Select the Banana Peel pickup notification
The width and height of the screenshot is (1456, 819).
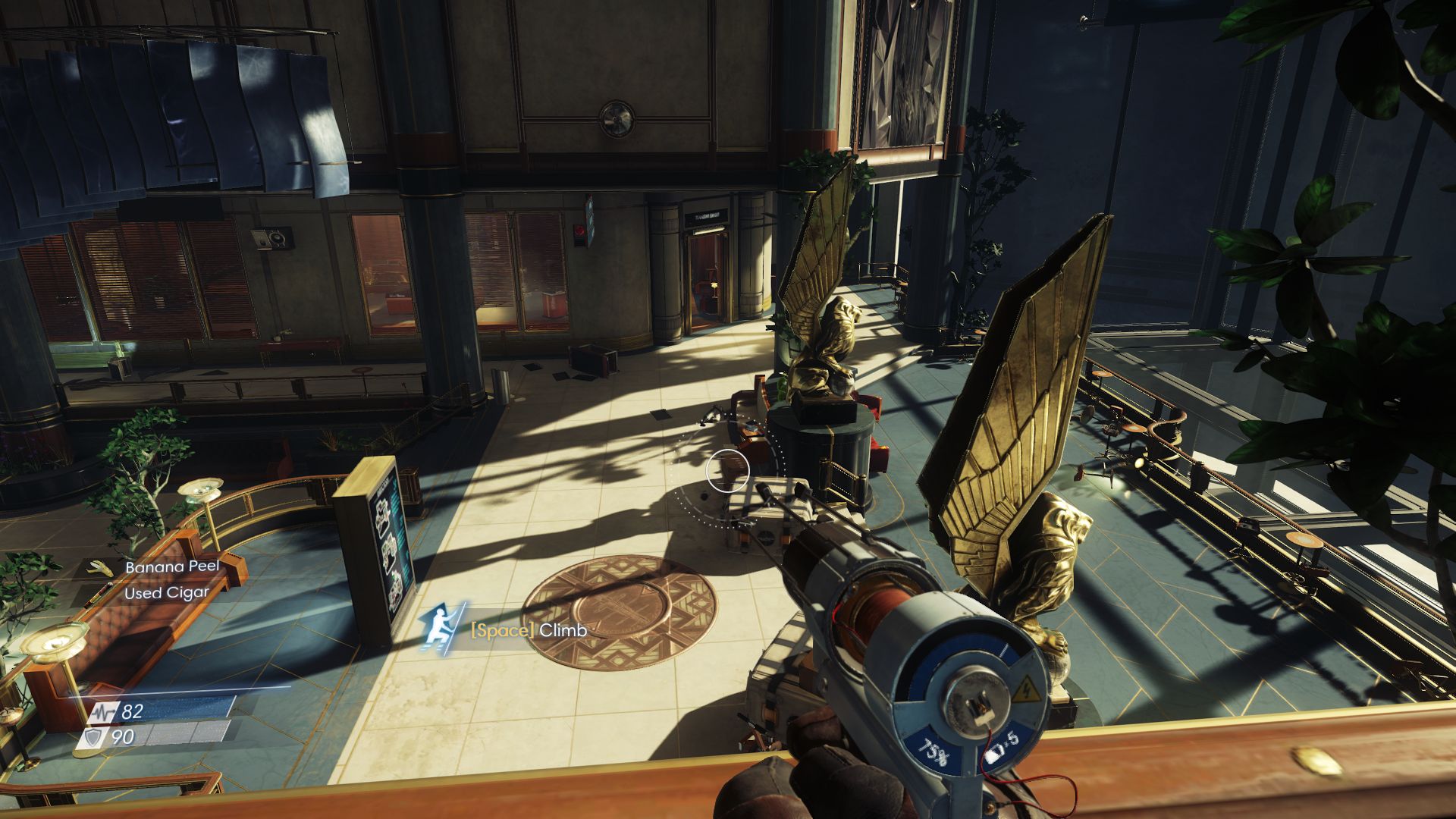point(171,566)
